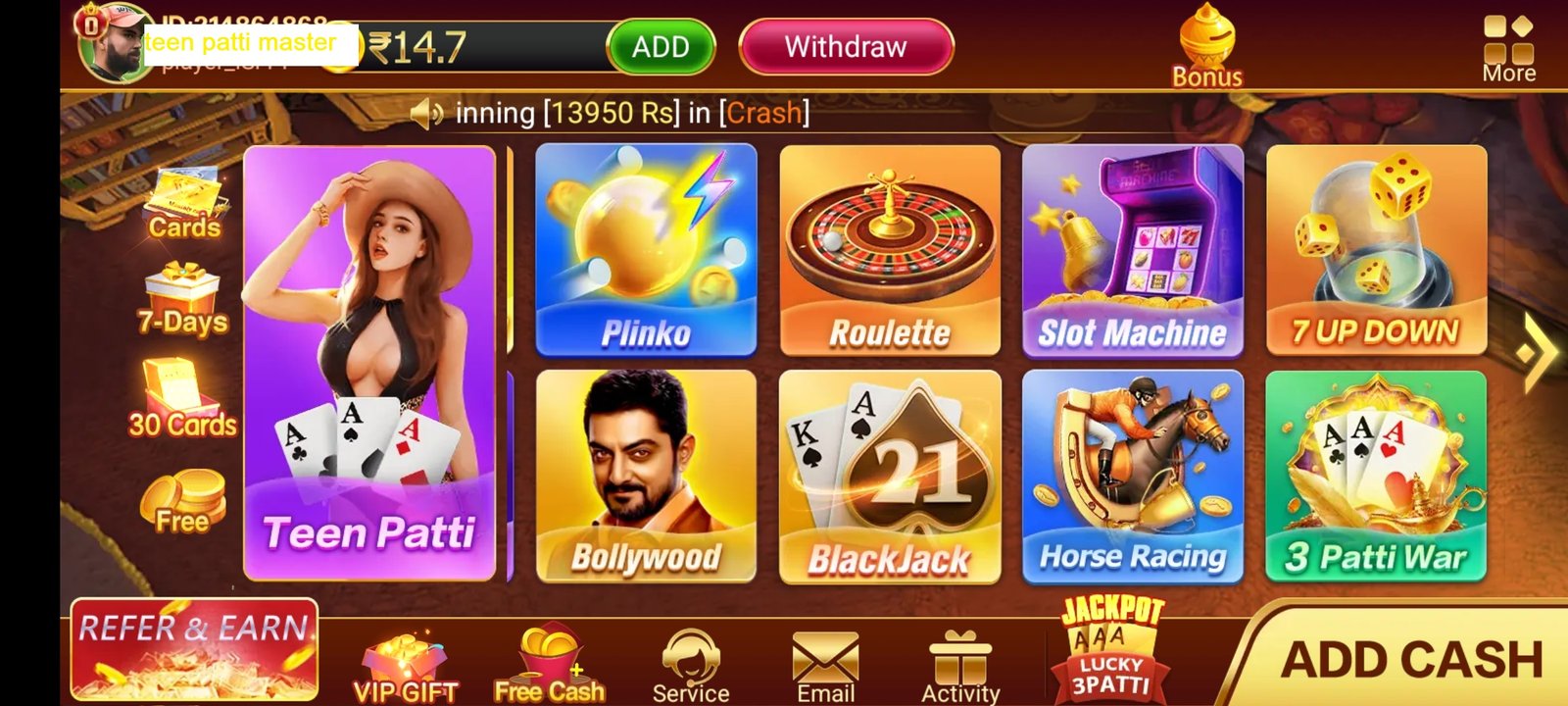Open the Bonus pot icon
Image resolution: width=1568 pixels, height=706 pixels.
point(1207,41)
